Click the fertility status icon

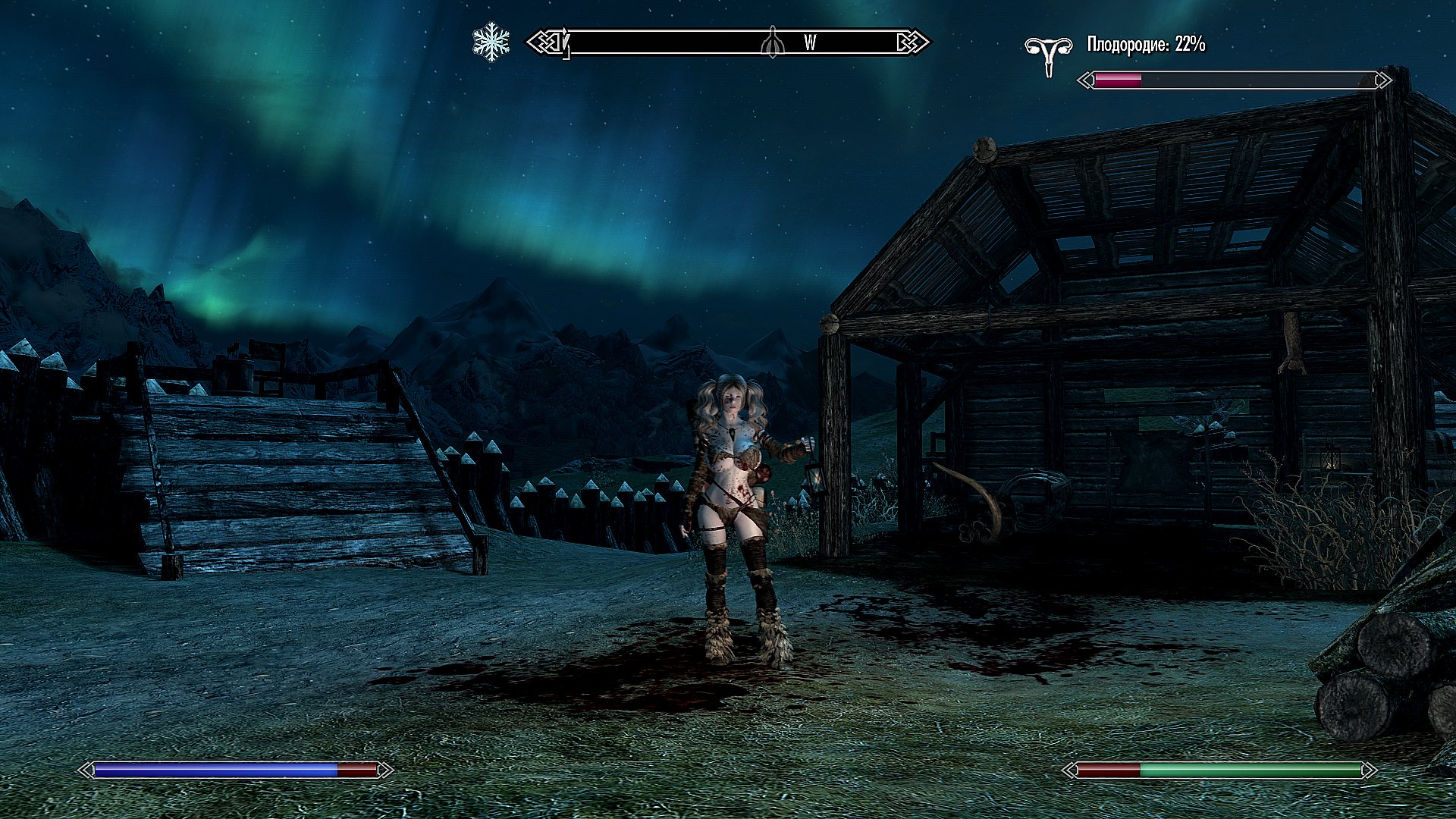click(x=1048, y=56)
